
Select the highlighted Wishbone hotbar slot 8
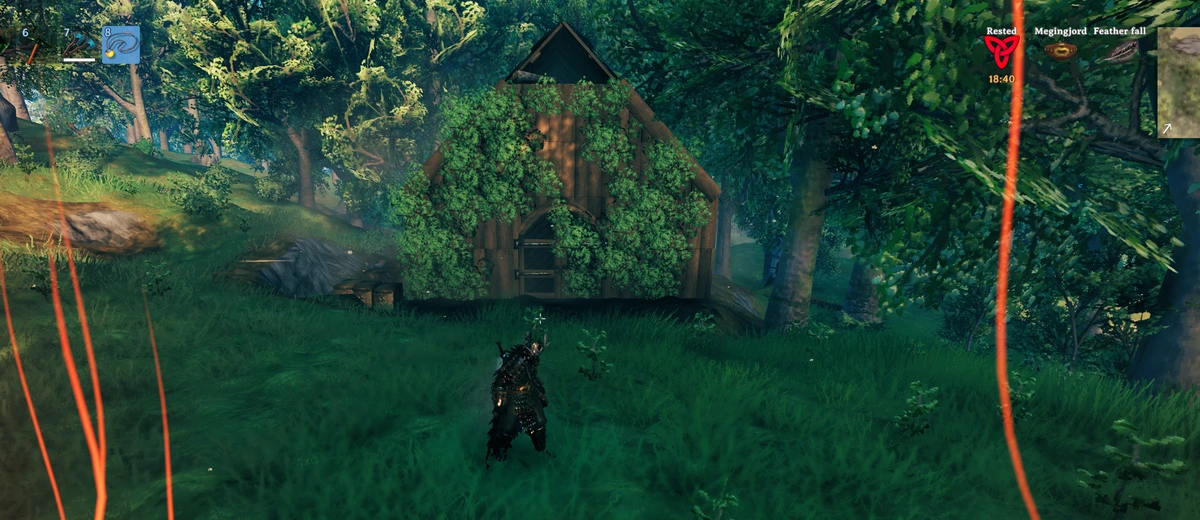pyautogui.click(x=120, y=45)
